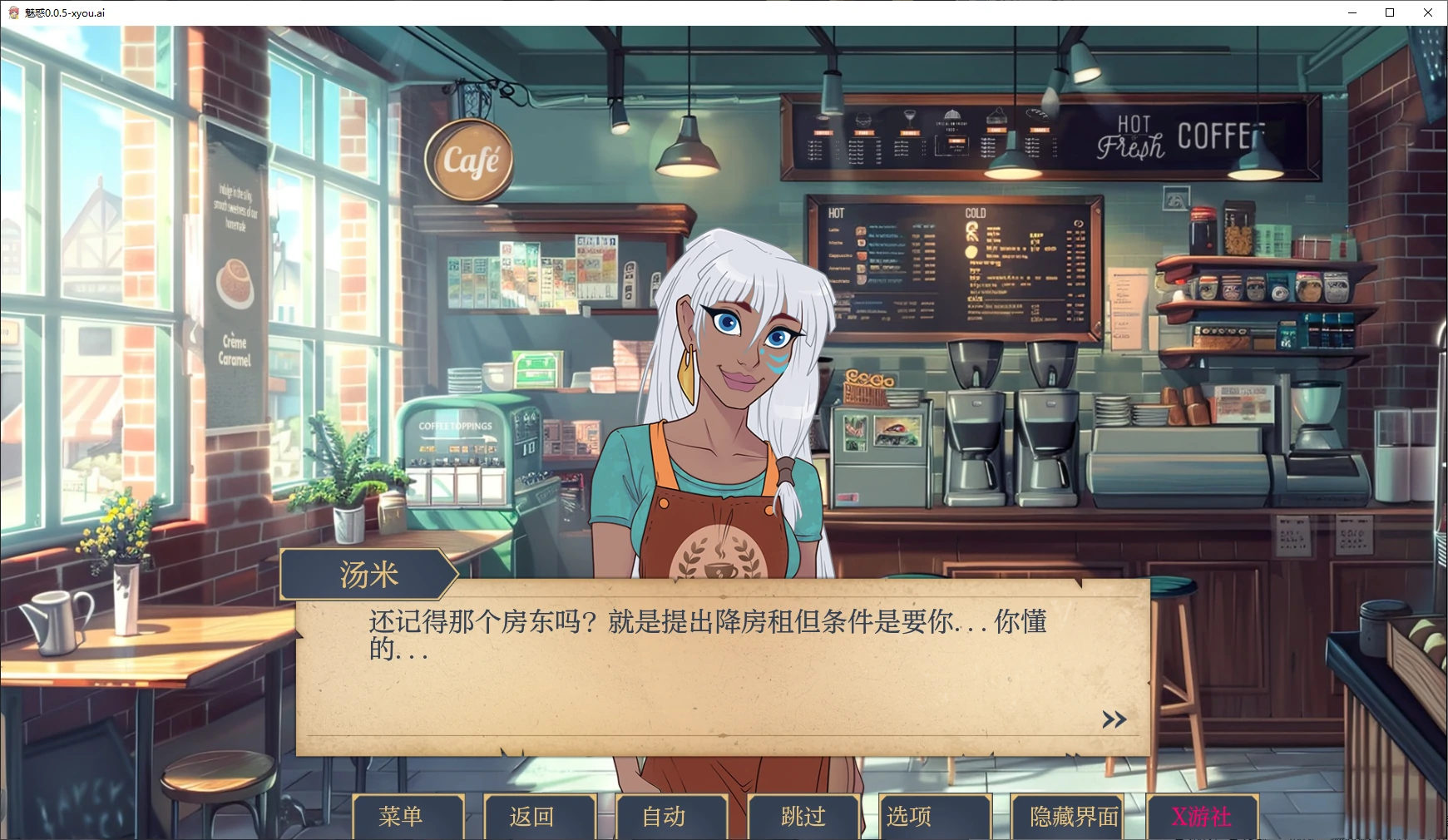The image size is (1448, 840).
Task: Click the game's app icon in title bar
Action: click(12, 12)
